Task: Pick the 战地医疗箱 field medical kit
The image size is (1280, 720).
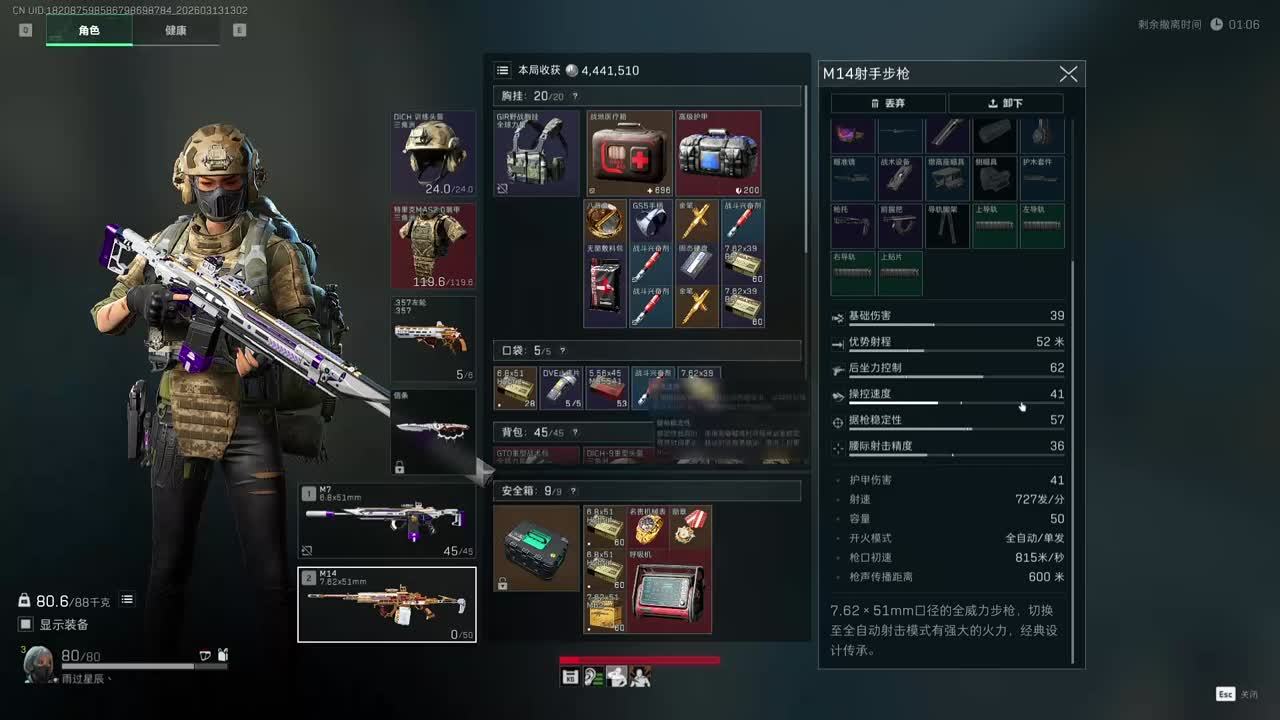Action: click(x=629, y=153)
